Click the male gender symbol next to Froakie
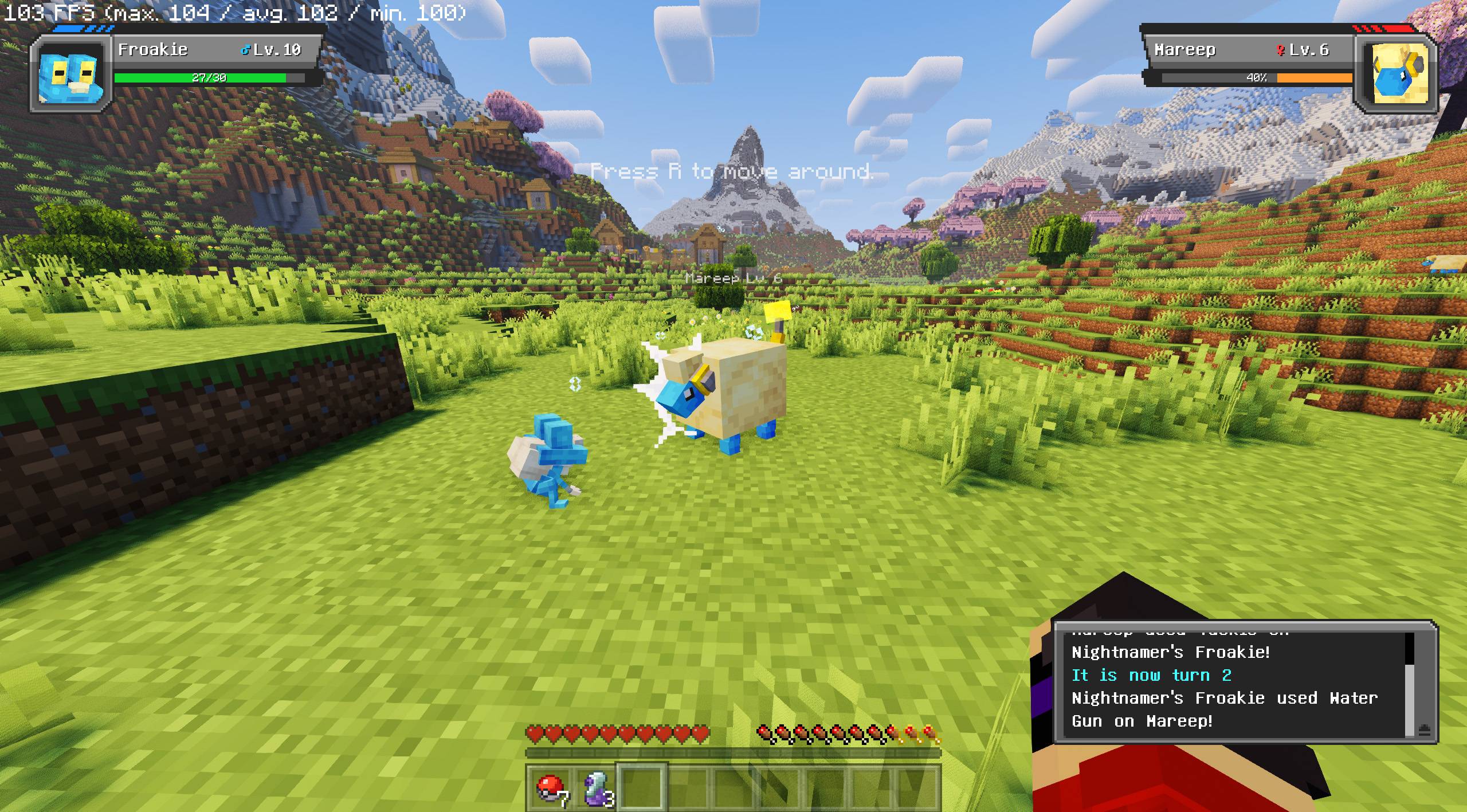 click(x=245, y=50)
